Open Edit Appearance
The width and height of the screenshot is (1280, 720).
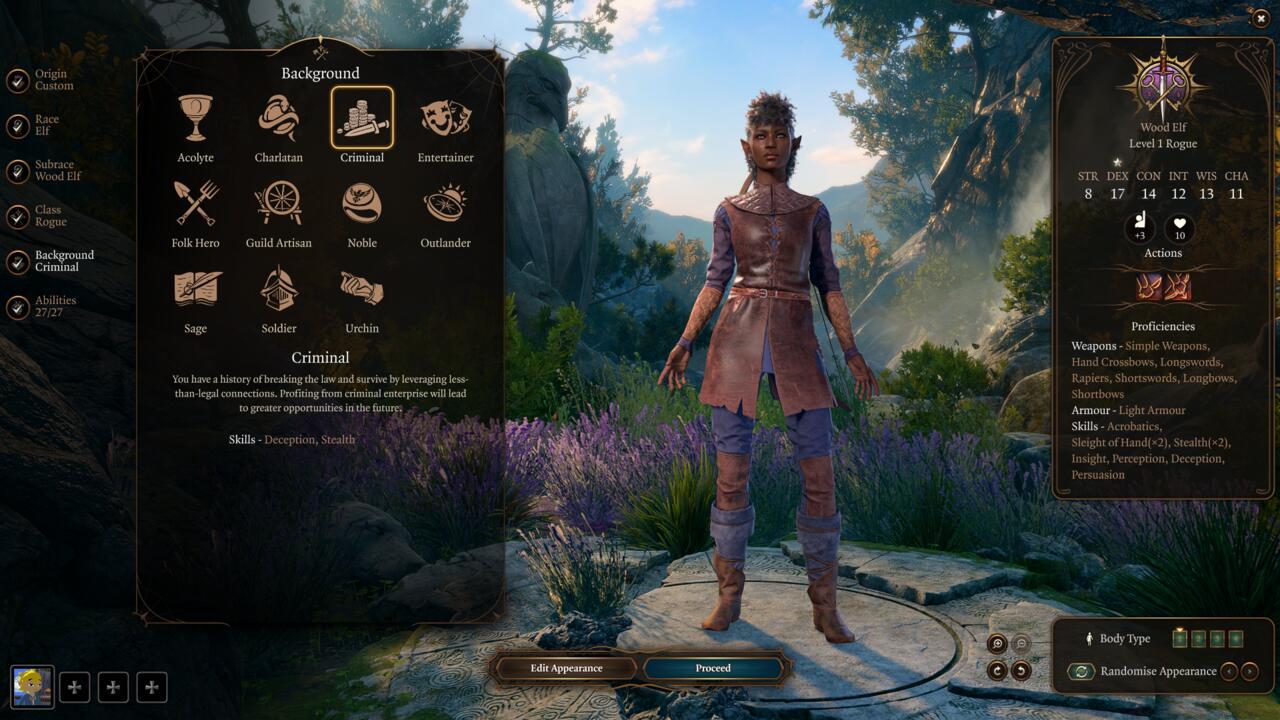[x=566, y=668]
